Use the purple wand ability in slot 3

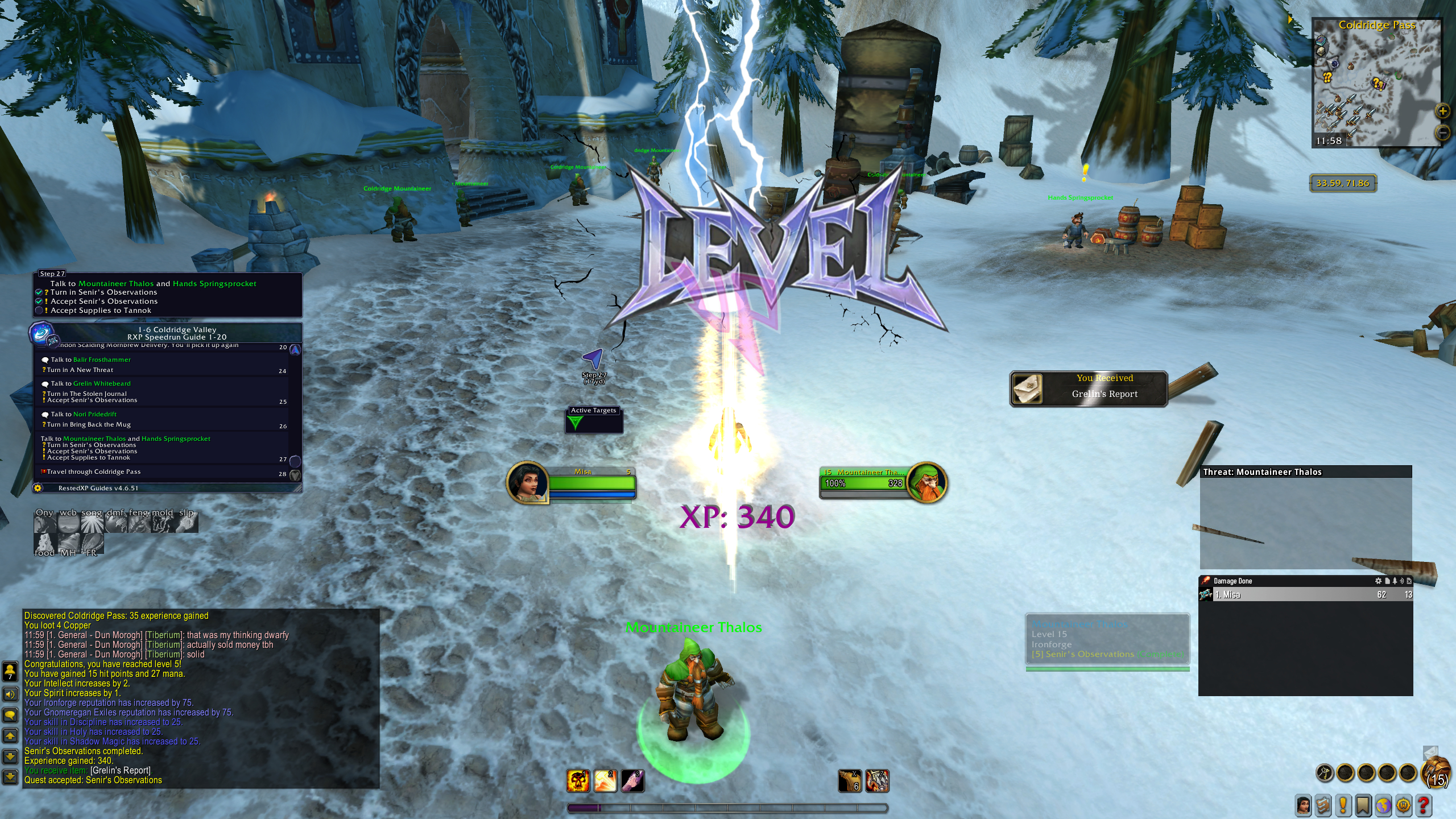pyautogui.click(x=632, y=781)
